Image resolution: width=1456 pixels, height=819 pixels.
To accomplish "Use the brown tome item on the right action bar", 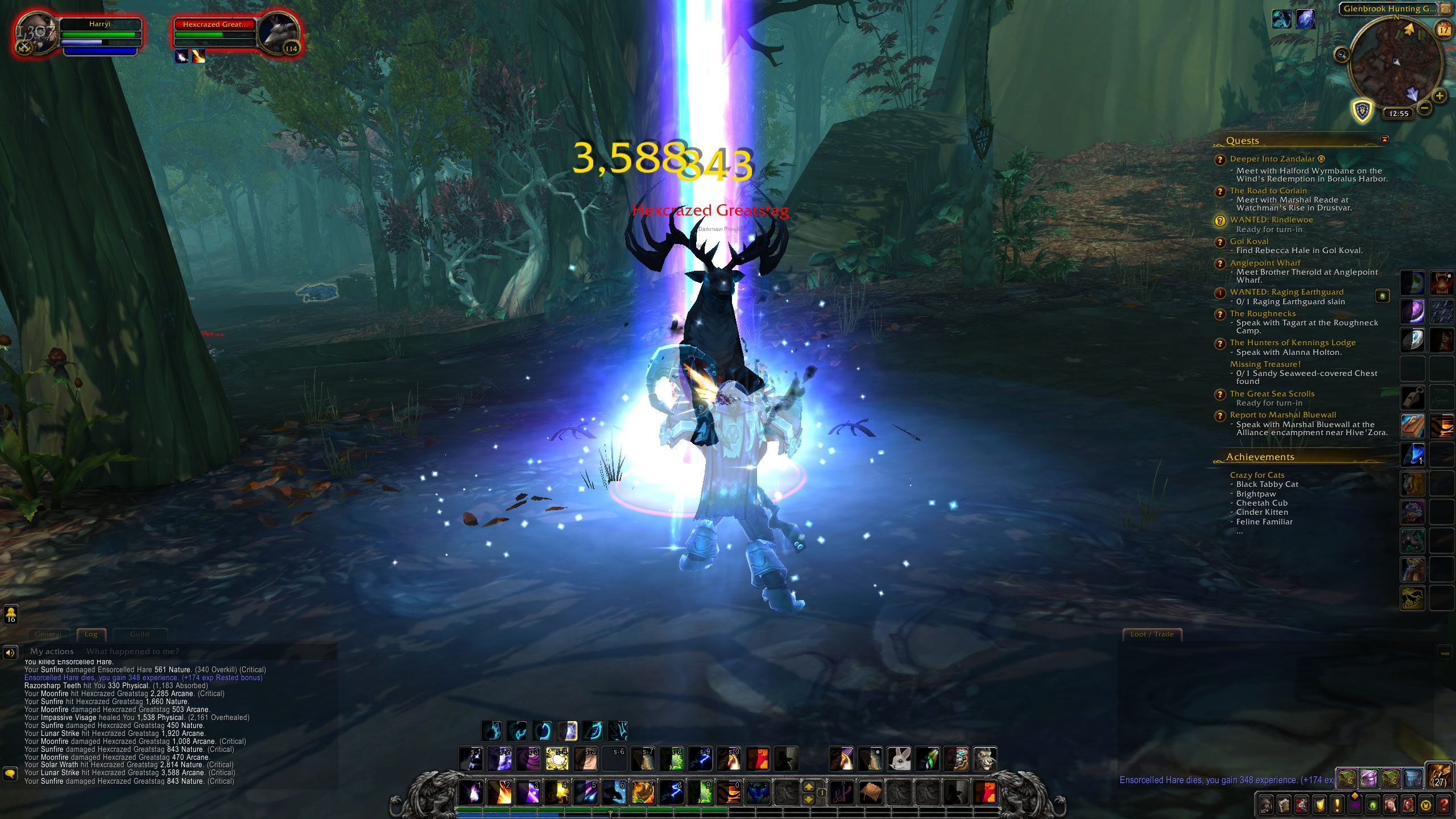I will [1414, 425].
